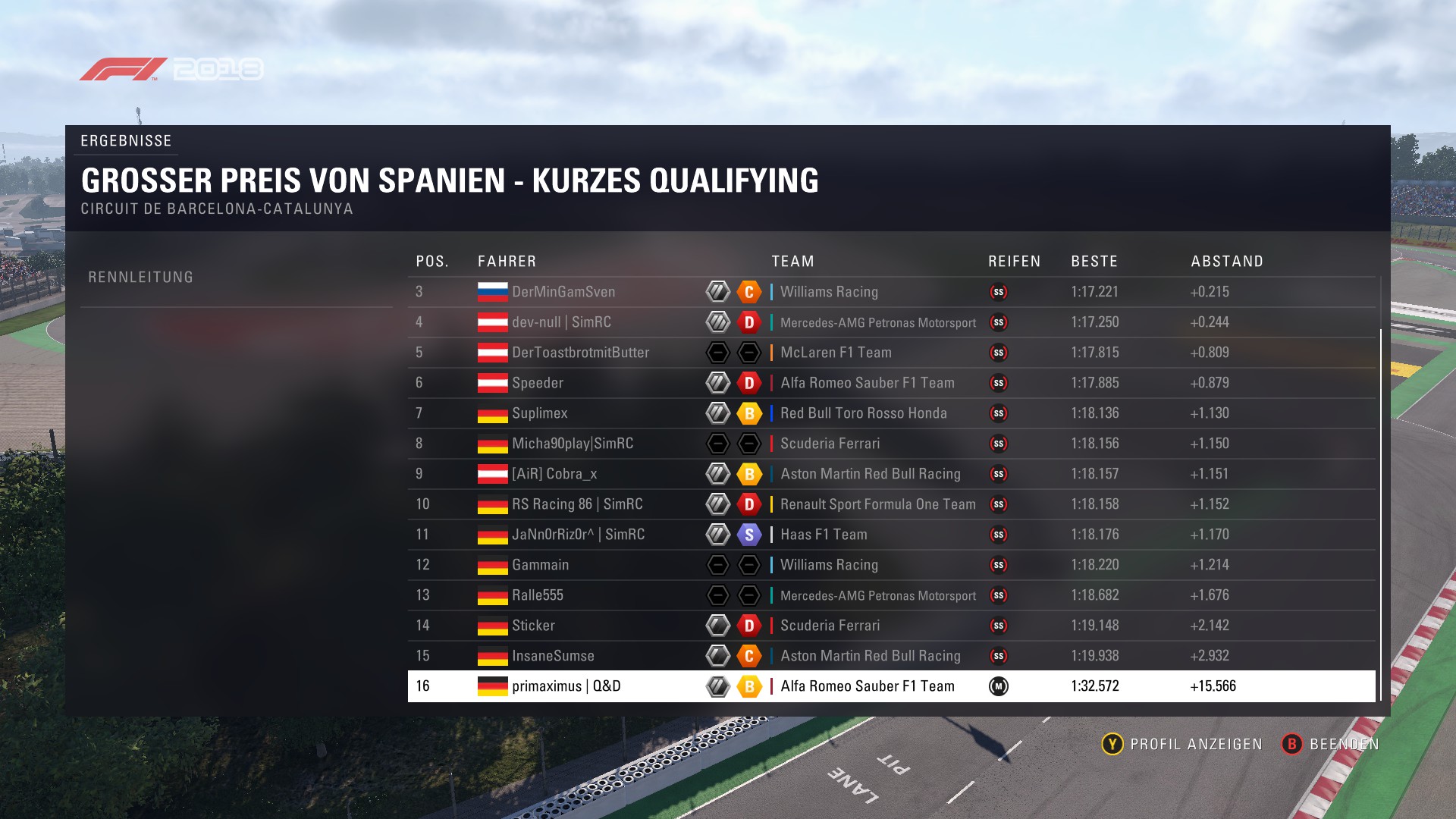Pick the InsaneSumse result row

[x=553, y=656]
